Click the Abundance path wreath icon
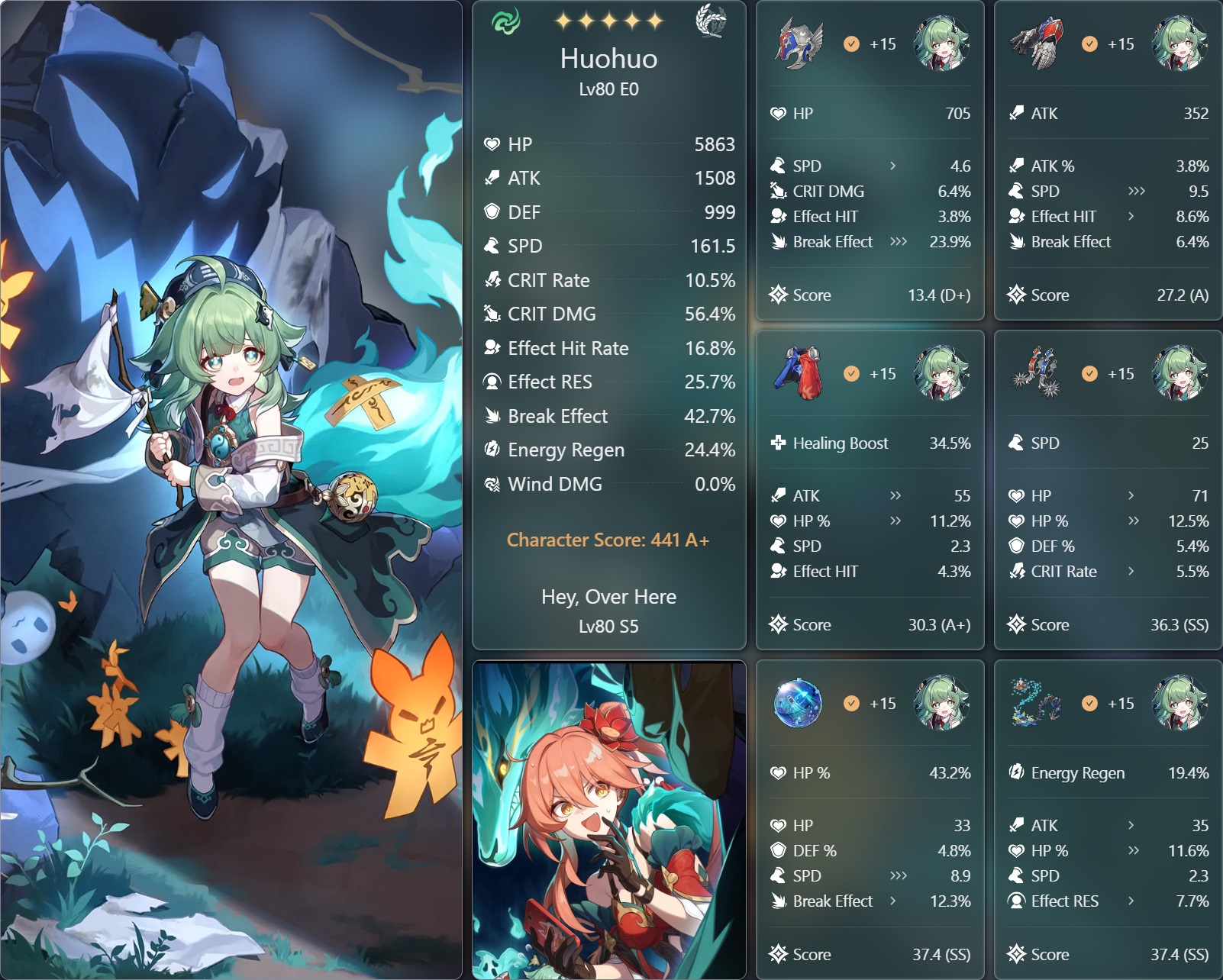The height and width of the screenshot is (980, 1223). 711,21
